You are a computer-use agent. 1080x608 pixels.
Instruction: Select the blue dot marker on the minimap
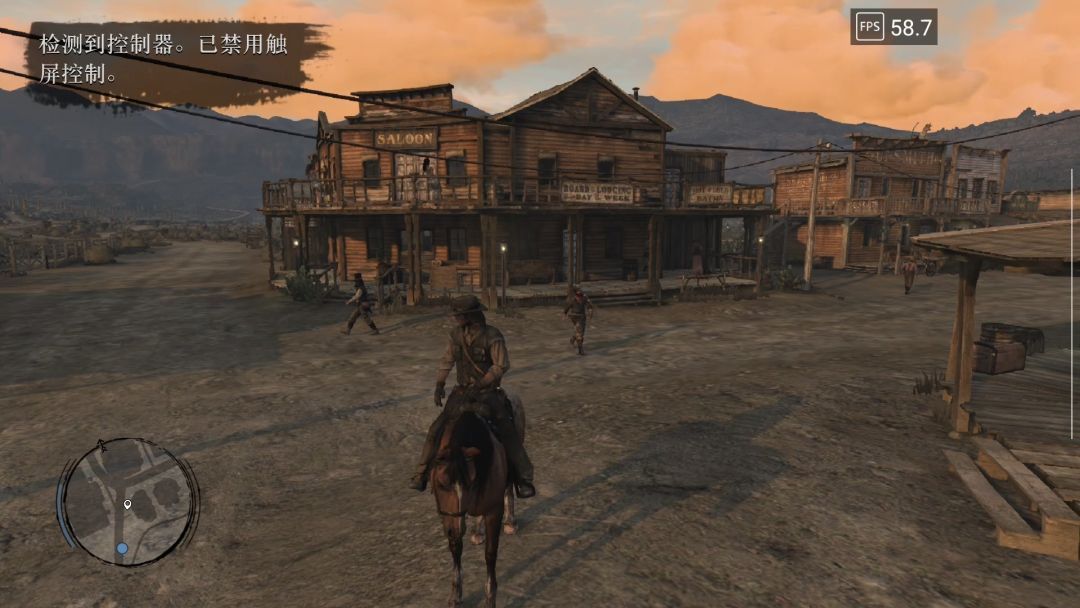(122, 548)
